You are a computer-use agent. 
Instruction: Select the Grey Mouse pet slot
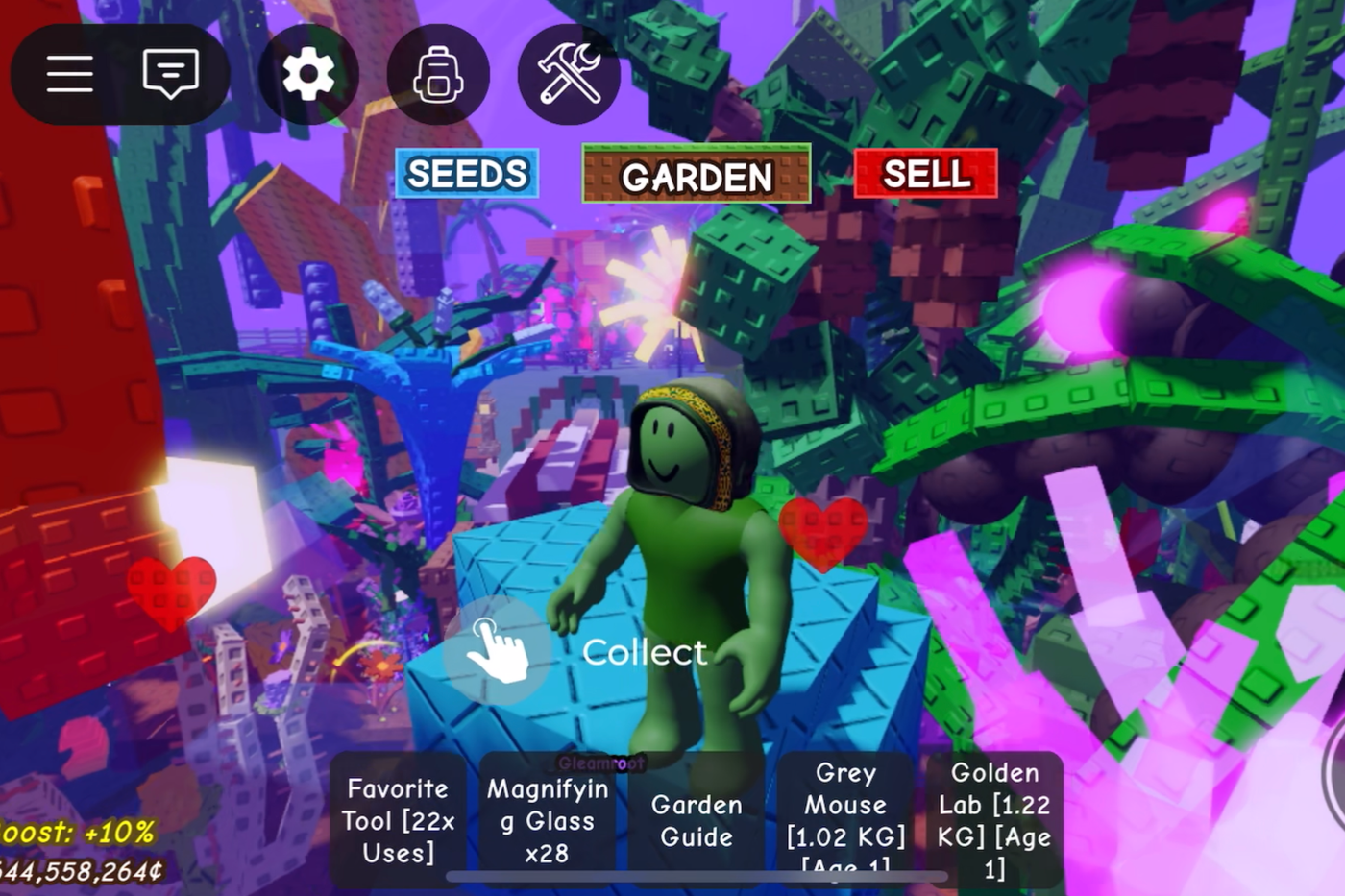(845, 820)
